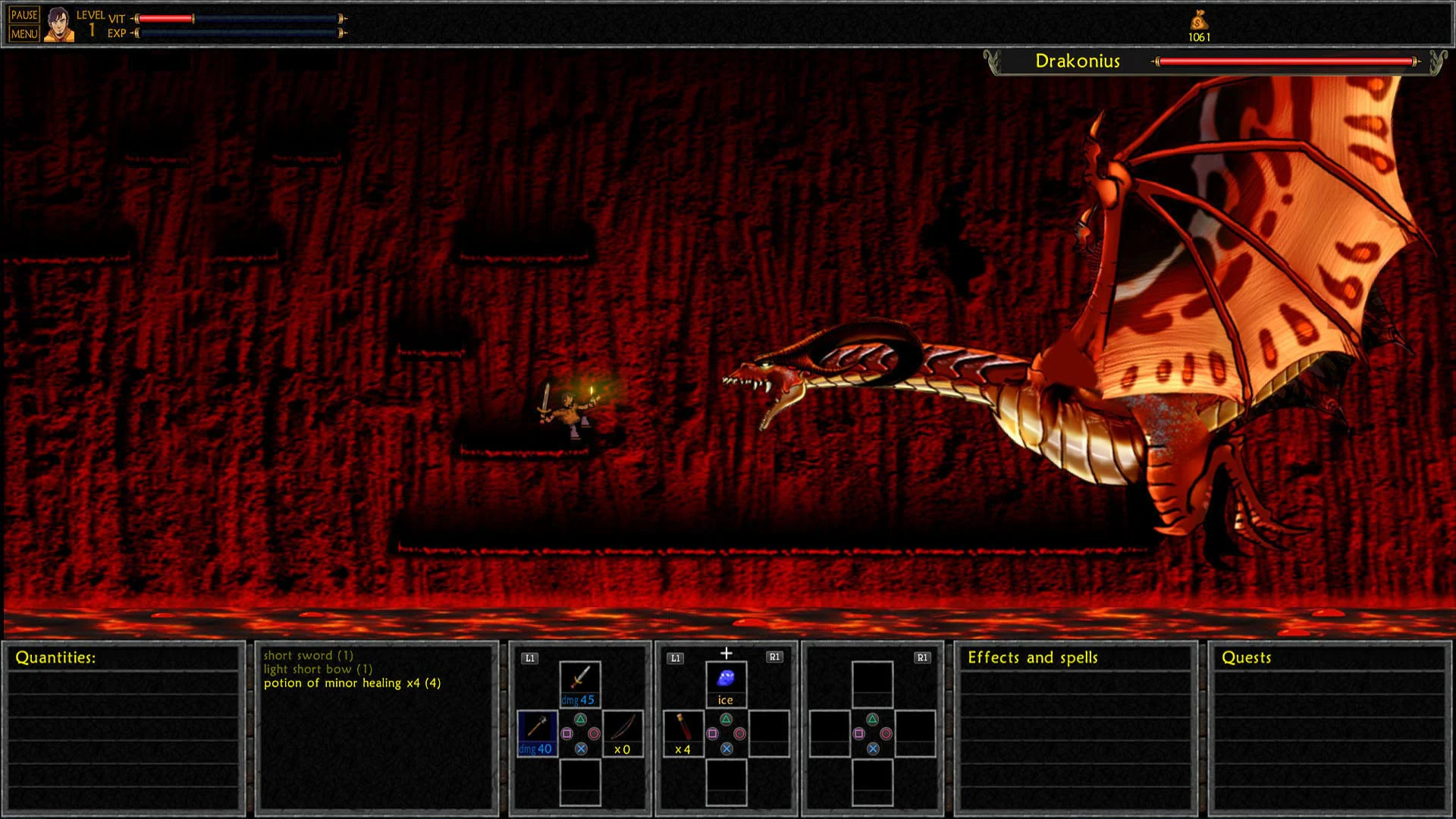Viewport: 1456px width, 819px height.
Task: Click the X button icon beside the ice slot
Action: 726,750
